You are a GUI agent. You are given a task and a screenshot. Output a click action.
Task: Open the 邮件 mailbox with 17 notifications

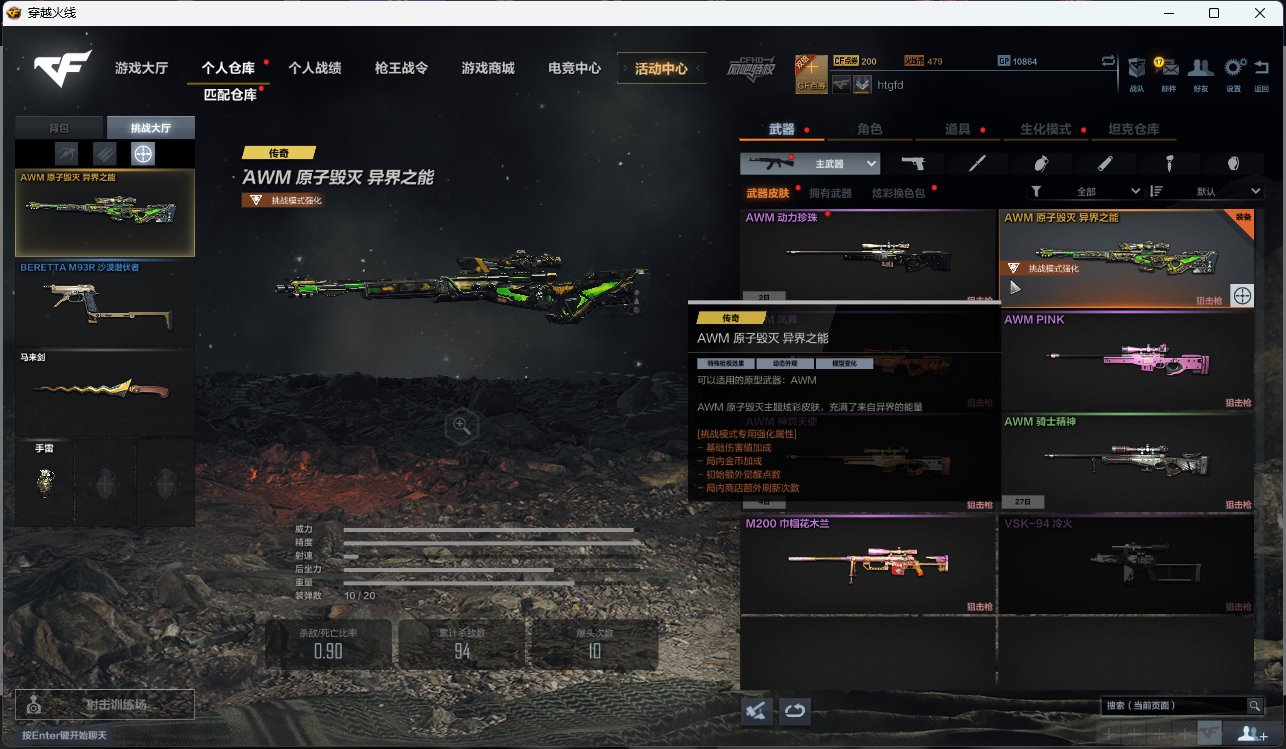(x=1167, y=68)
